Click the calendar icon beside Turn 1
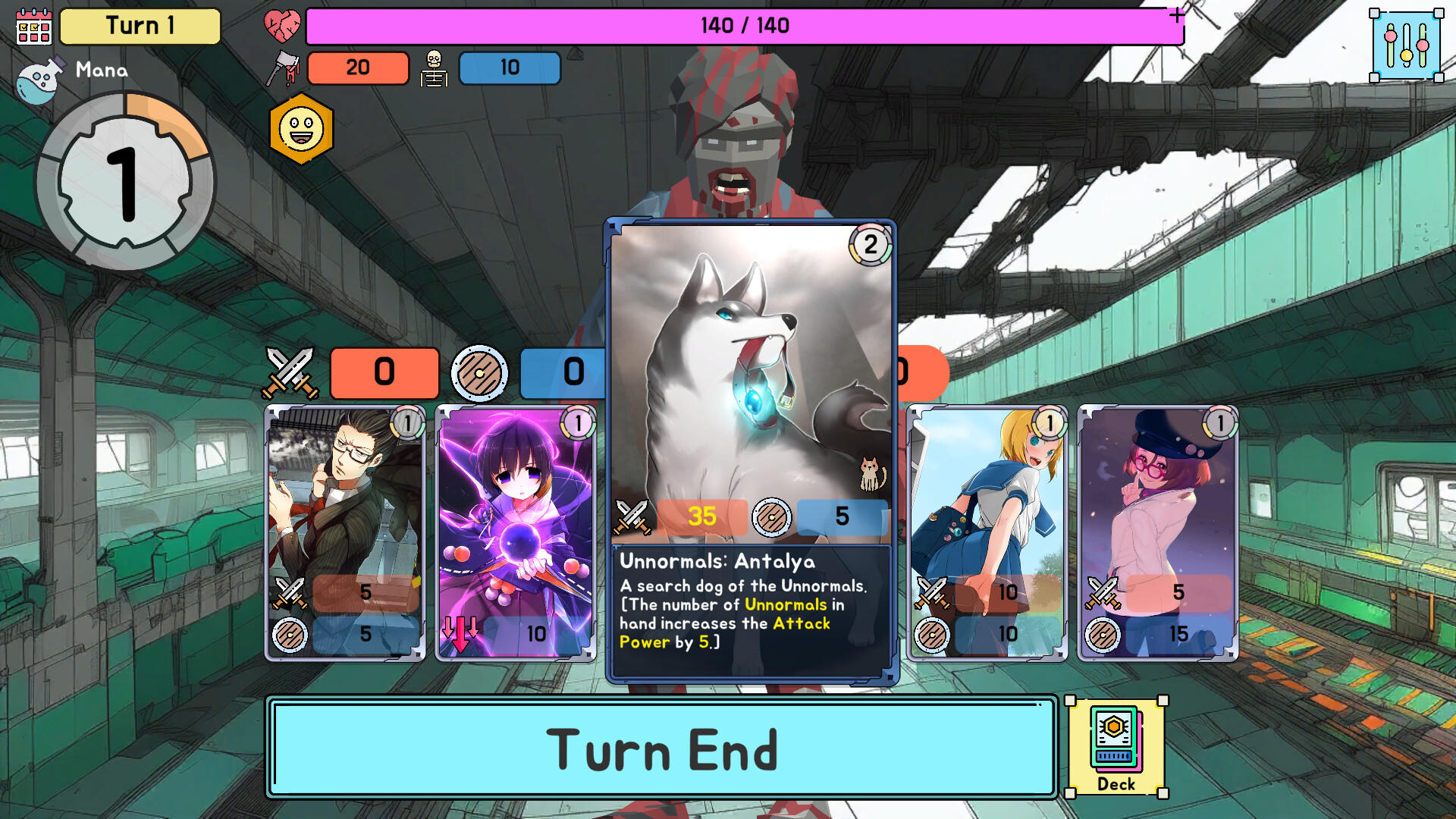The height and width of the screenshot is (819, 1456). click(x=34, y=27)
